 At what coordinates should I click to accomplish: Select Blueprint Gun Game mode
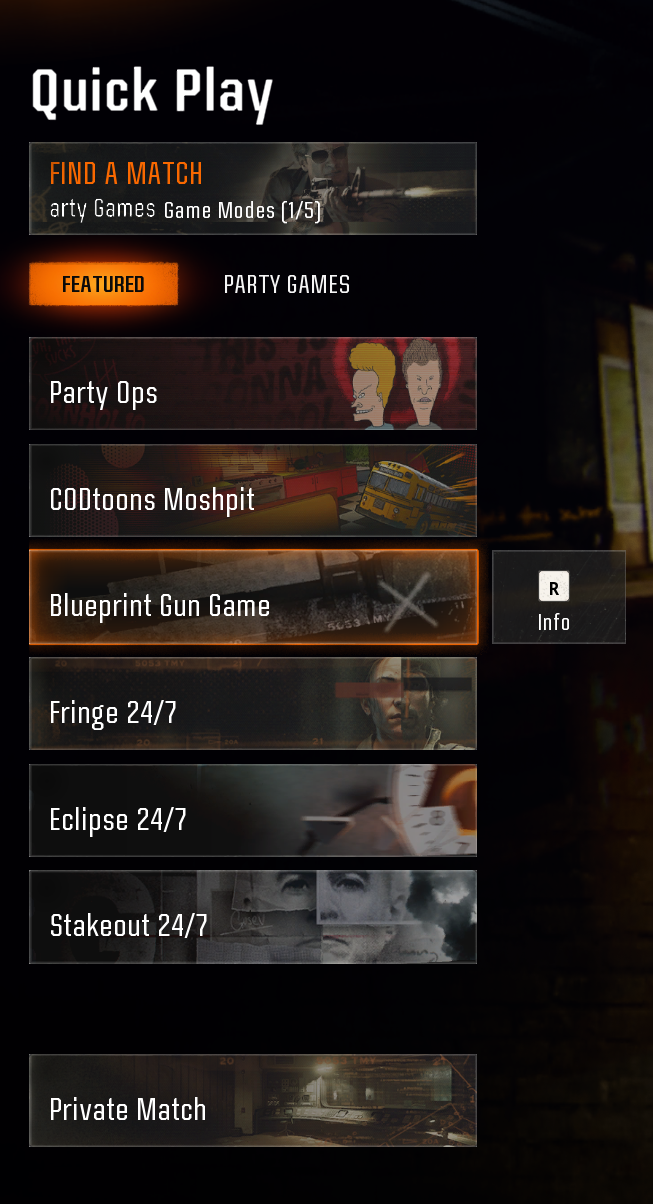click(252, 597)
